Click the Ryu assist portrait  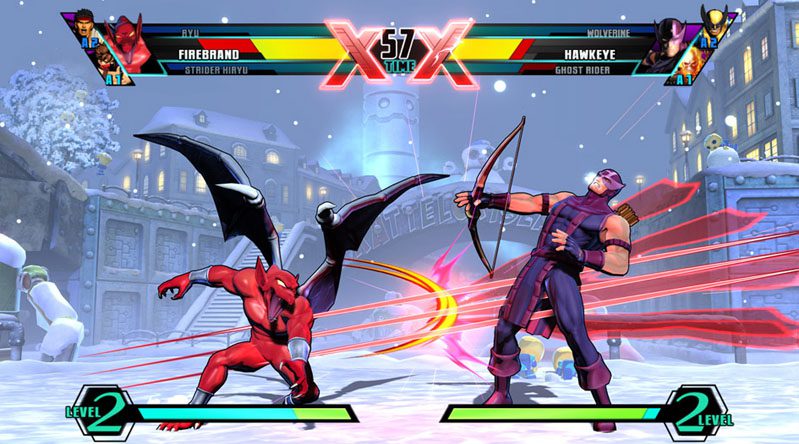coord(84,27)
